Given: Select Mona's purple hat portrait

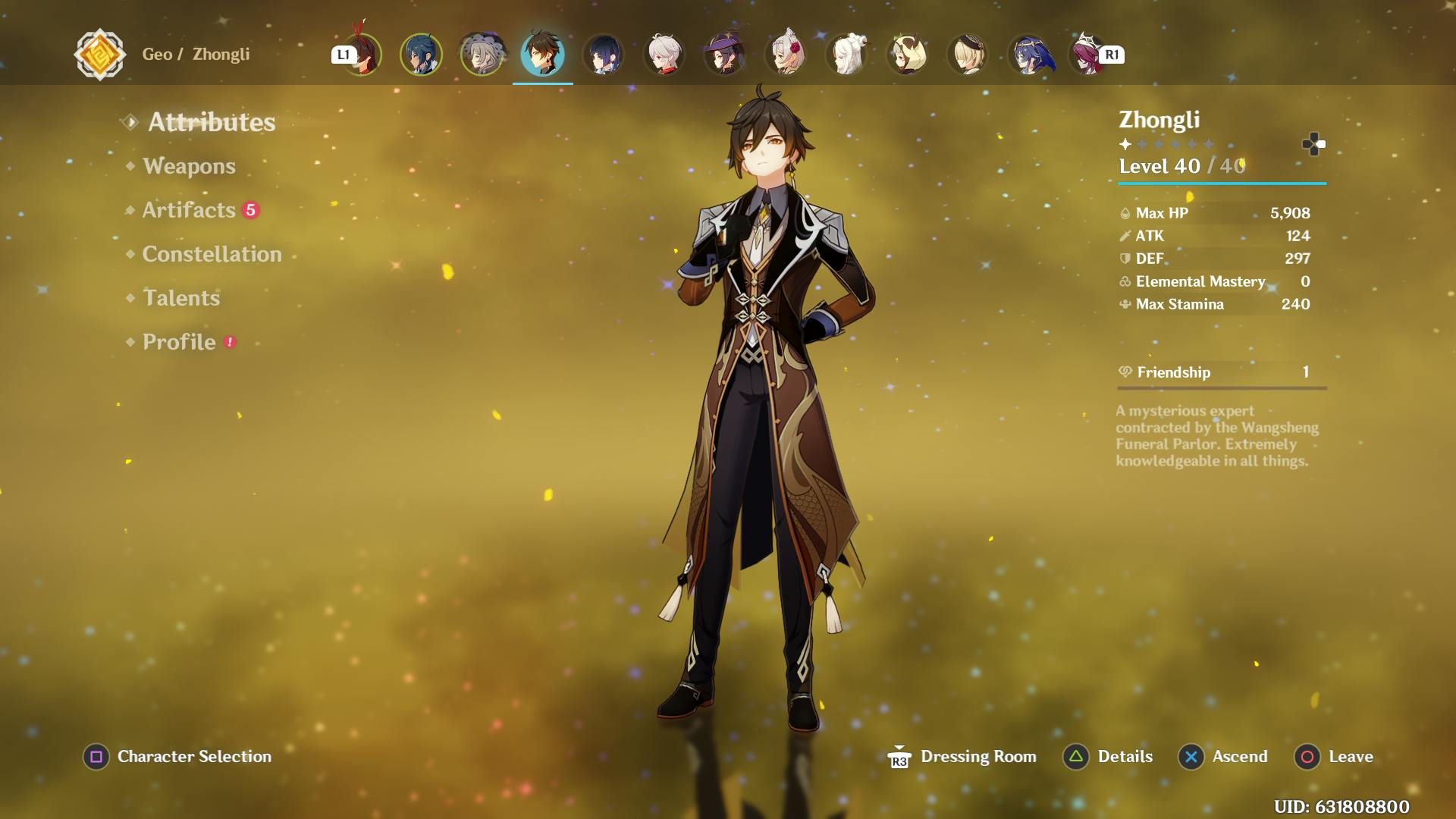Looking at the screenshot, I should pyautogui.click(x=725, y=55).
